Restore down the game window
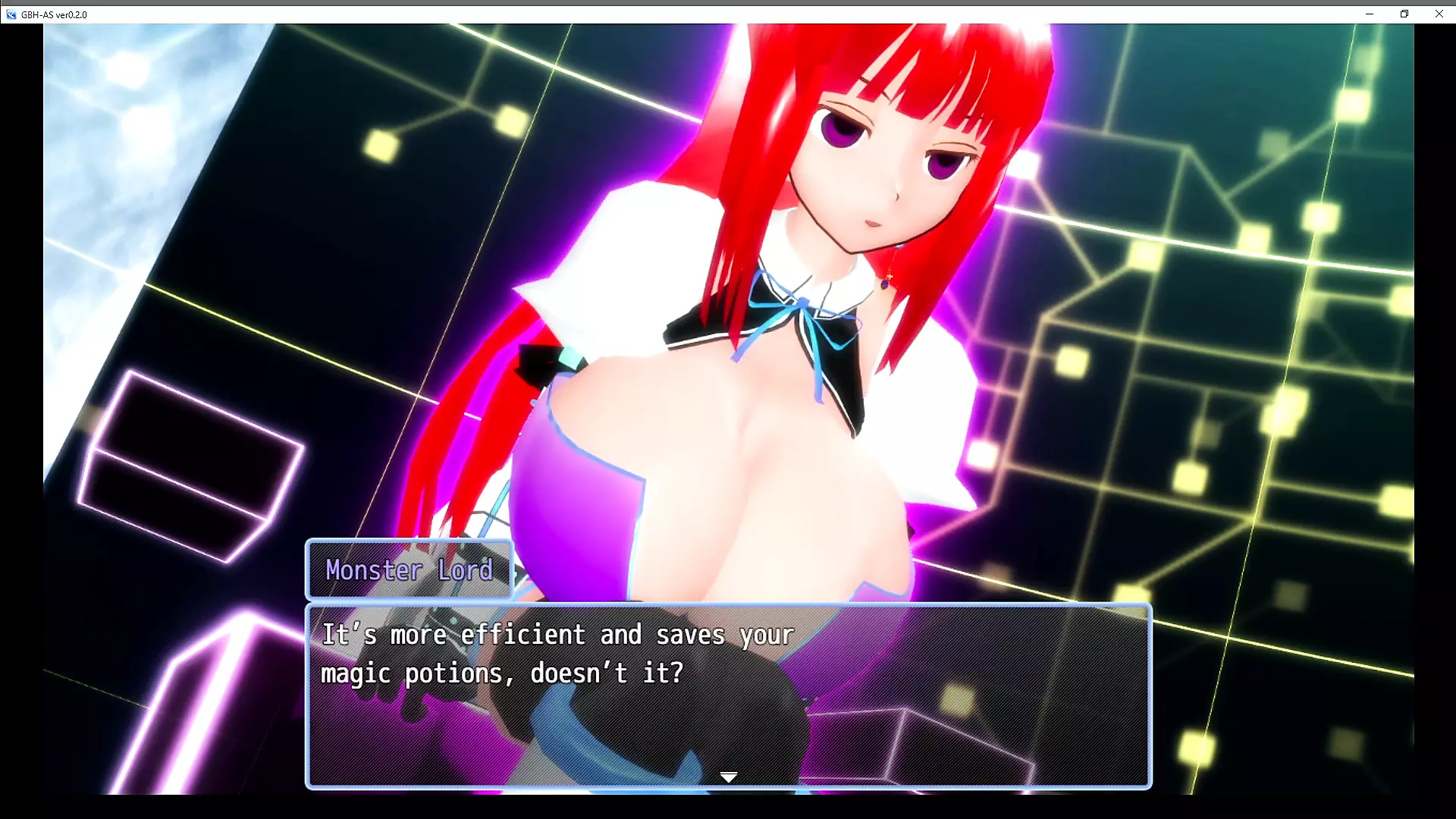This screenshot has width=1456, height=819. pyautogui.click(x=1404, y=14)
